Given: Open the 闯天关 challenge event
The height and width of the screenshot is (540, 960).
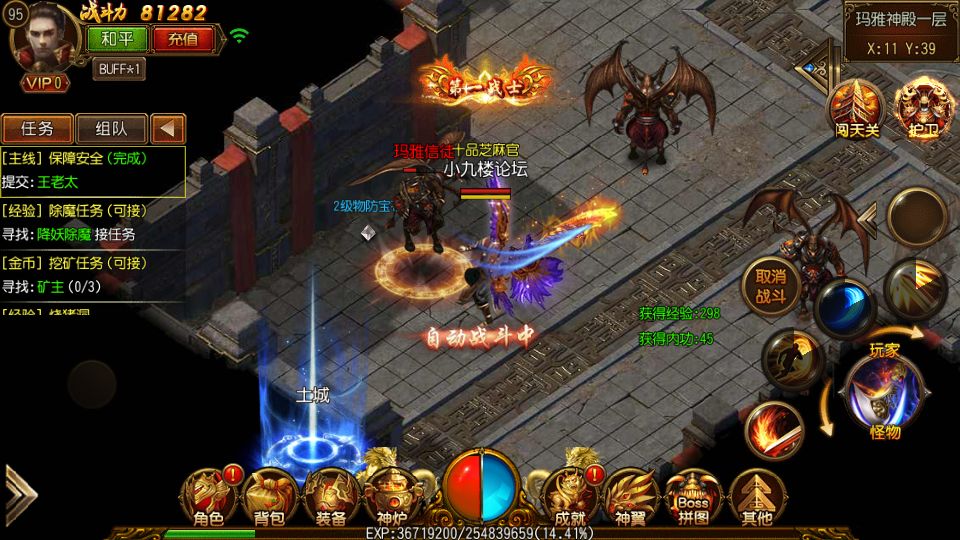Looking at the screenshot, I should point(855,106).
